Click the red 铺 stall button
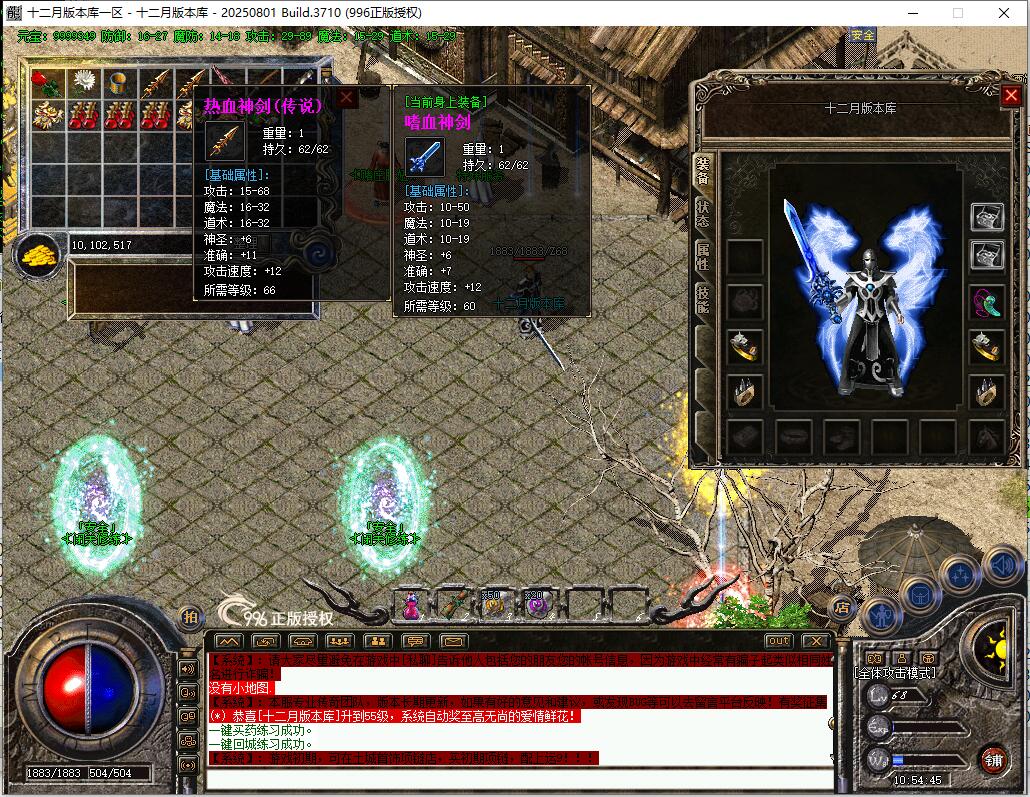The image size is (1030, 797). tap(992, 759)
